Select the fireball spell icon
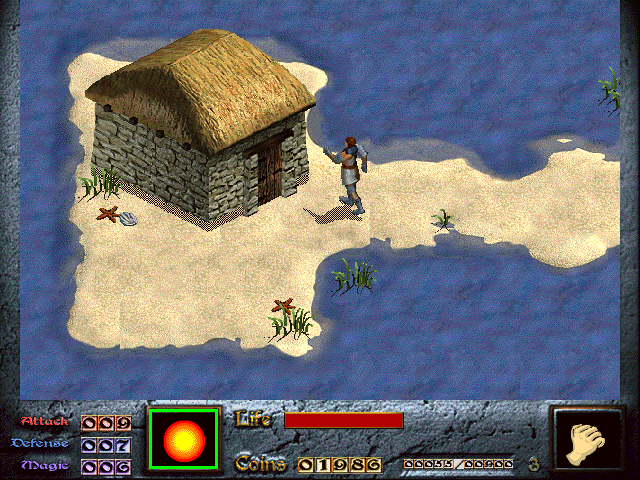The width and height of the screenshot is (640, 480). coord(183,439)
